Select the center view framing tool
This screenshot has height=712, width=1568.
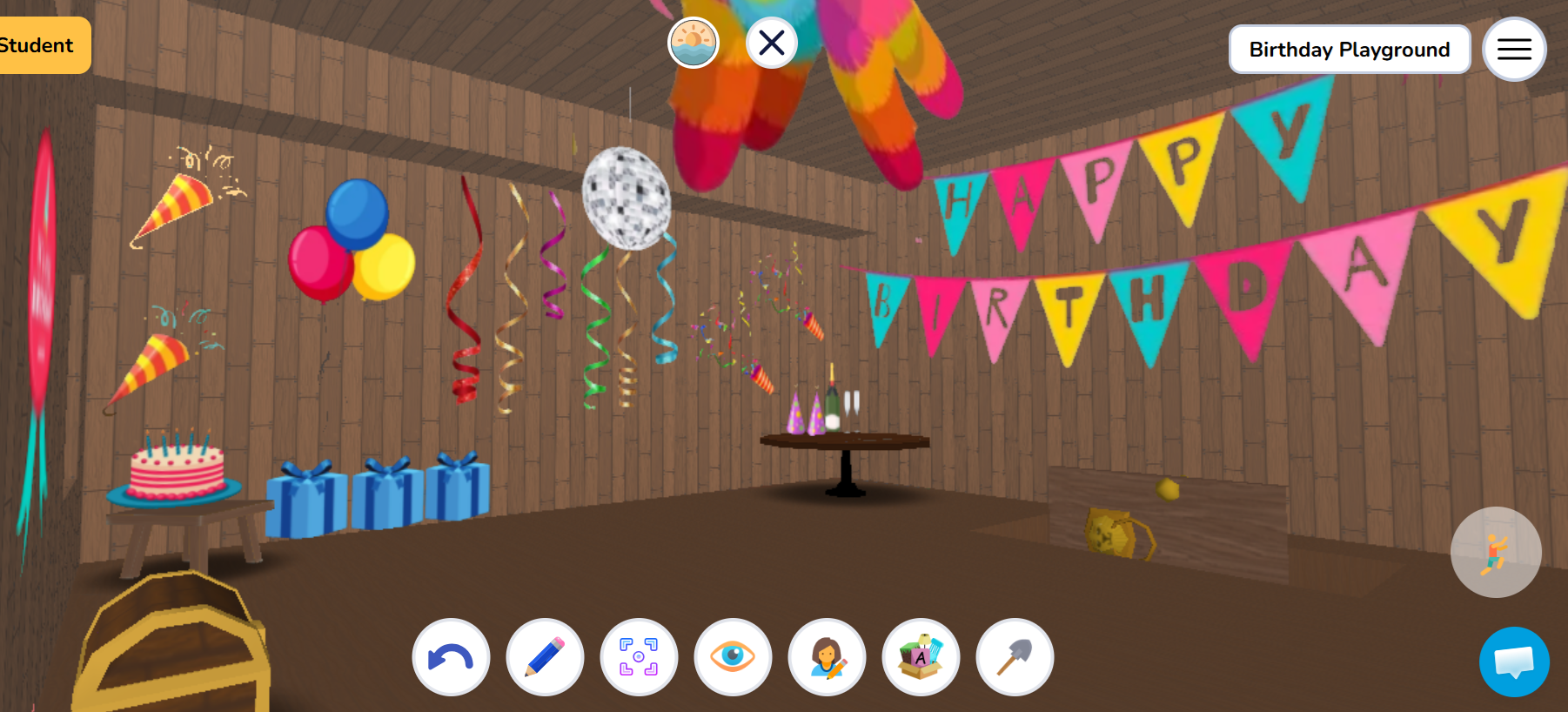coord(640,658)
